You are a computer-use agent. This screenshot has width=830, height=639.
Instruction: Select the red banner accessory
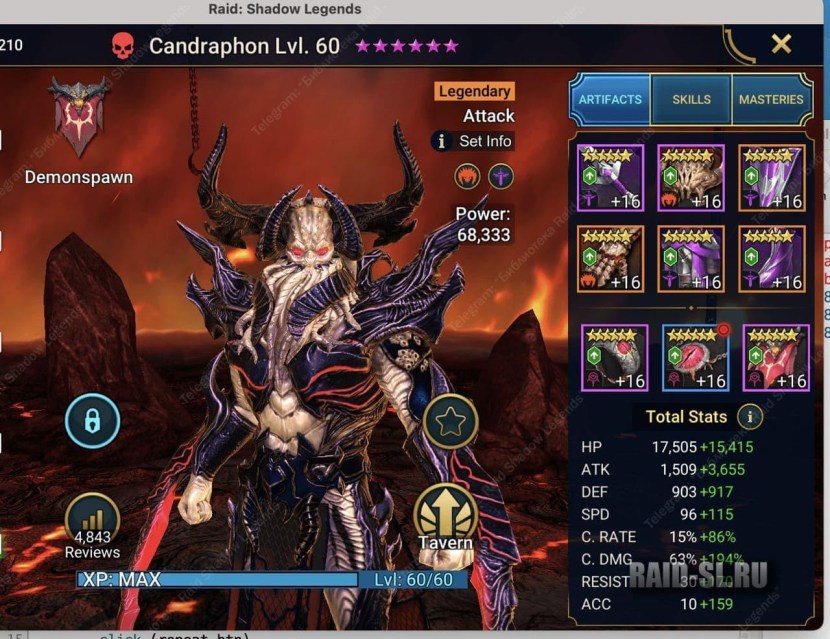775,357
